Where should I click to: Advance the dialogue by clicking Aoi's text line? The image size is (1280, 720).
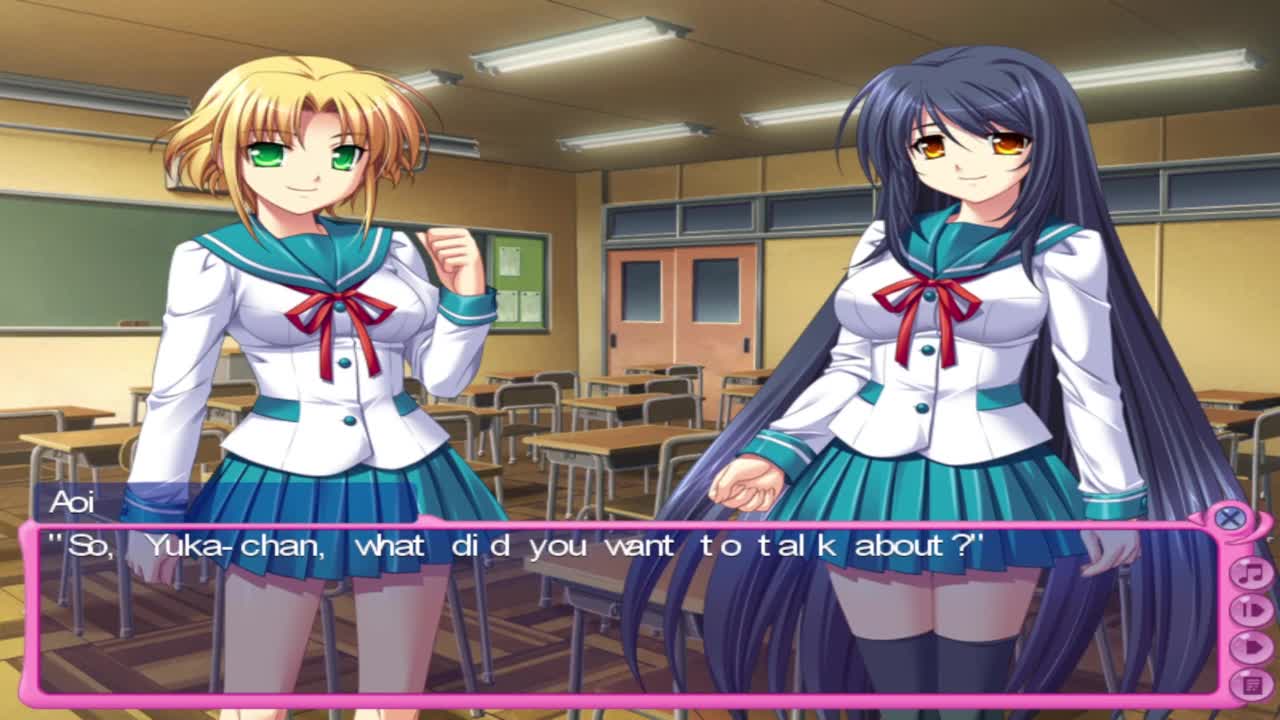click(516, 547)
